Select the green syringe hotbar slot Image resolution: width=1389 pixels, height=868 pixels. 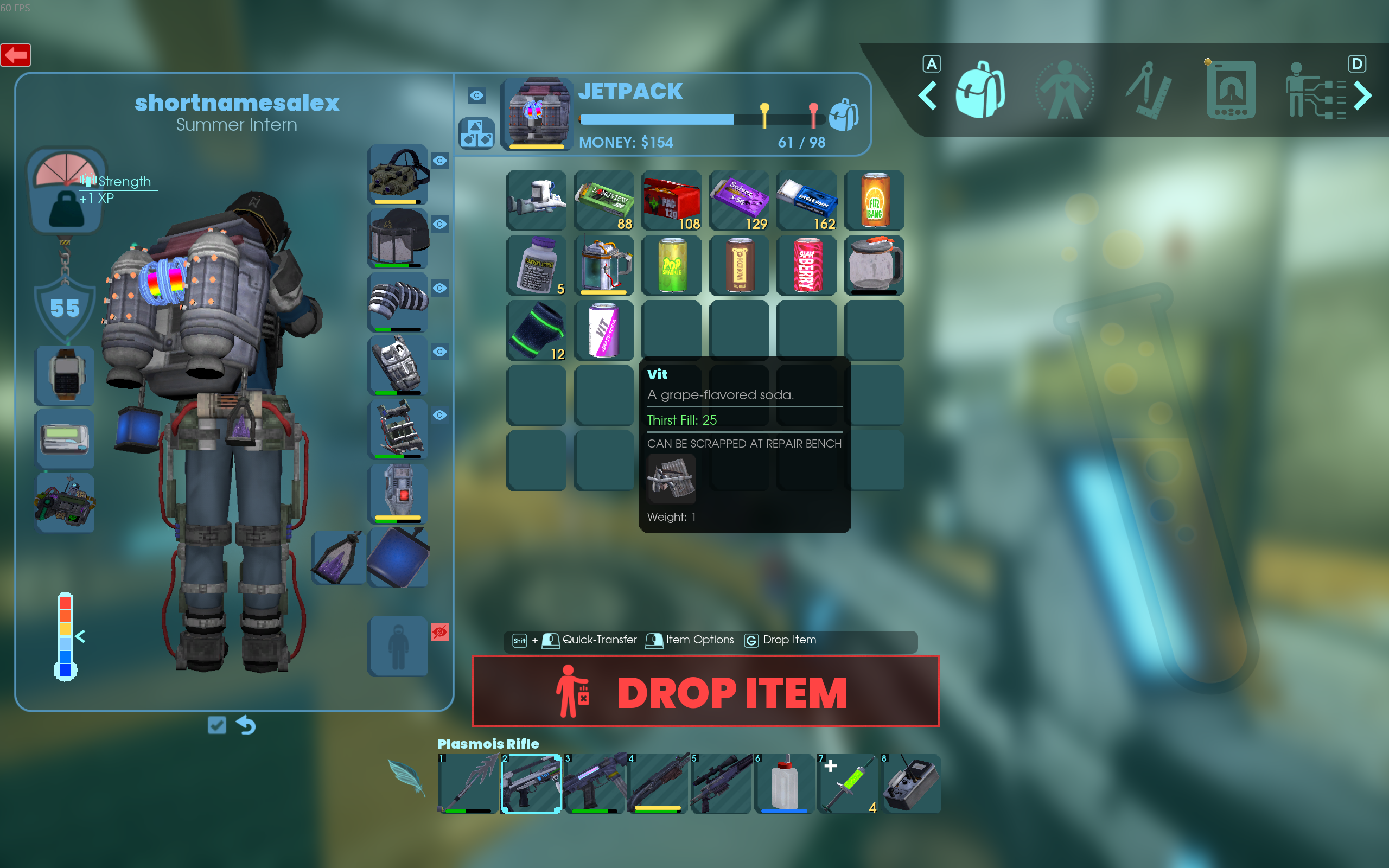pos(848,783)
